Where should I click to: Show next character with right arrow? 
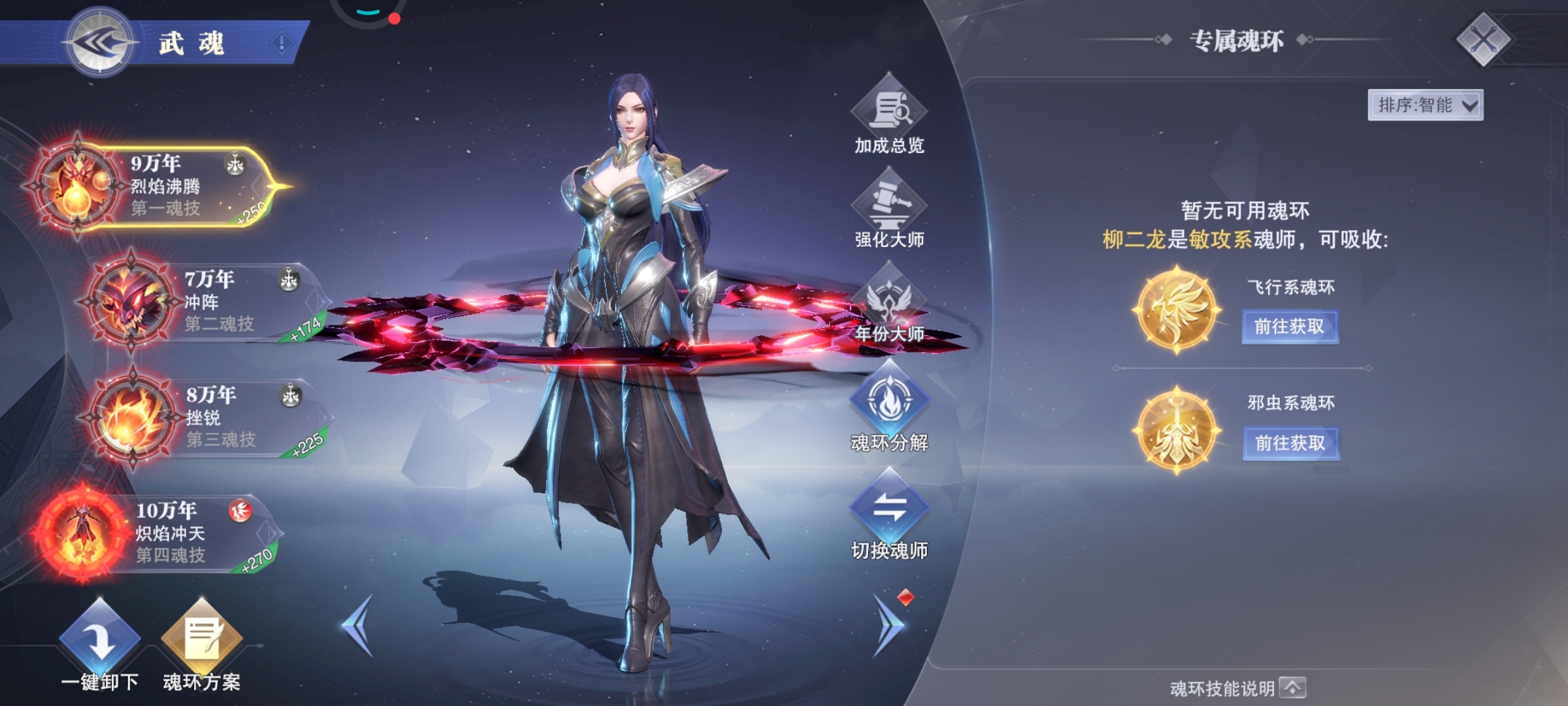(x=889, y=625)
